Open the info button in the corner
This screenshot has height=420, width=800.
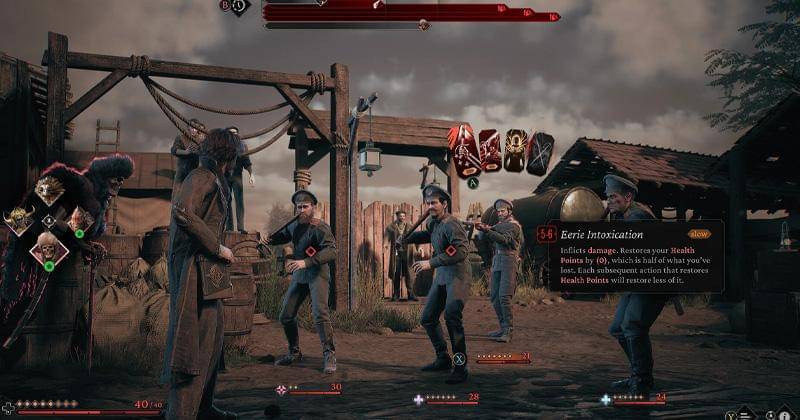click(x=785, y=412)
